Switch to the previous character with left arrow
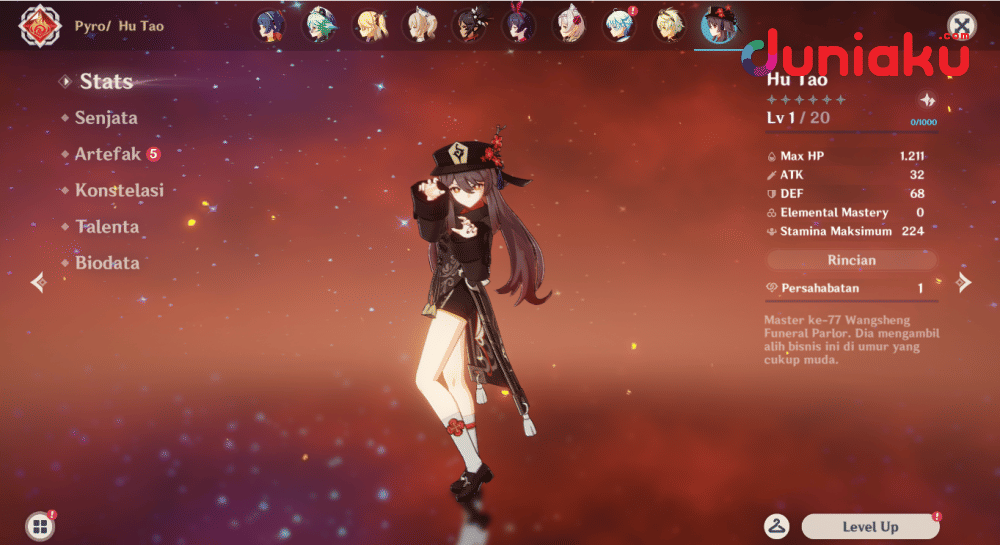The width and height of the screenshot is (1000, 545). click(x=38, y=283)
